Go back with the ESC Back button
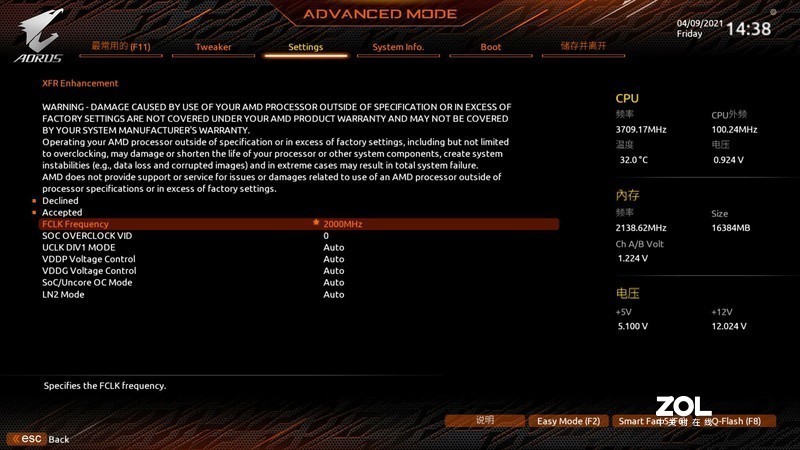The width and height of the screenshot is (800, 450). click(39, 439)
